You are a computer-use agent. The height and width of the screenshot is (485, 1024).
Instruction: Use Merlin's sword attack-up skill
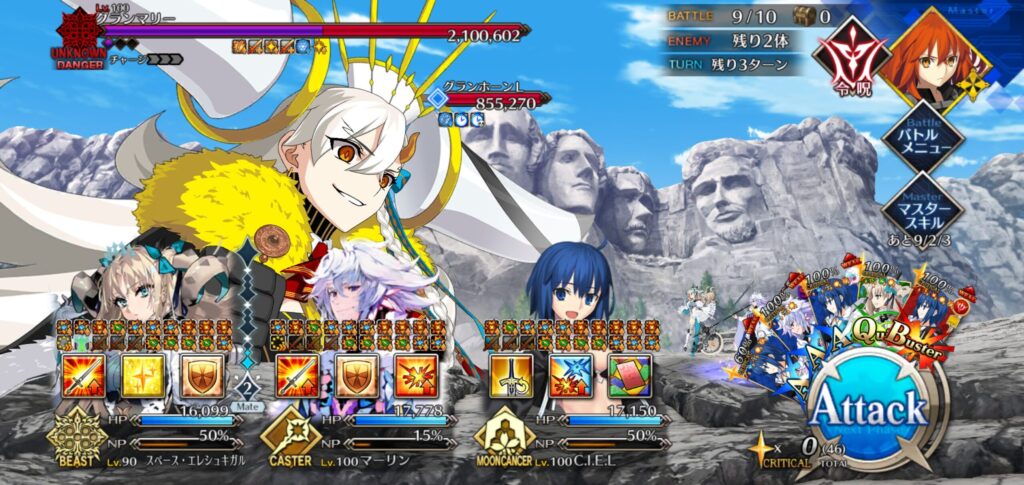click(x=296, y=374)
